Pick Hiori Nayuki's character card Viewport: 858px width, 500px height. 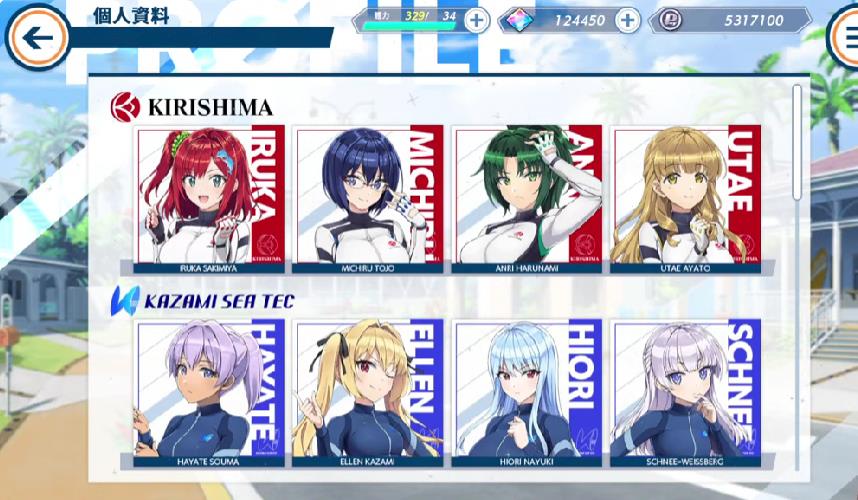(528, 392)
